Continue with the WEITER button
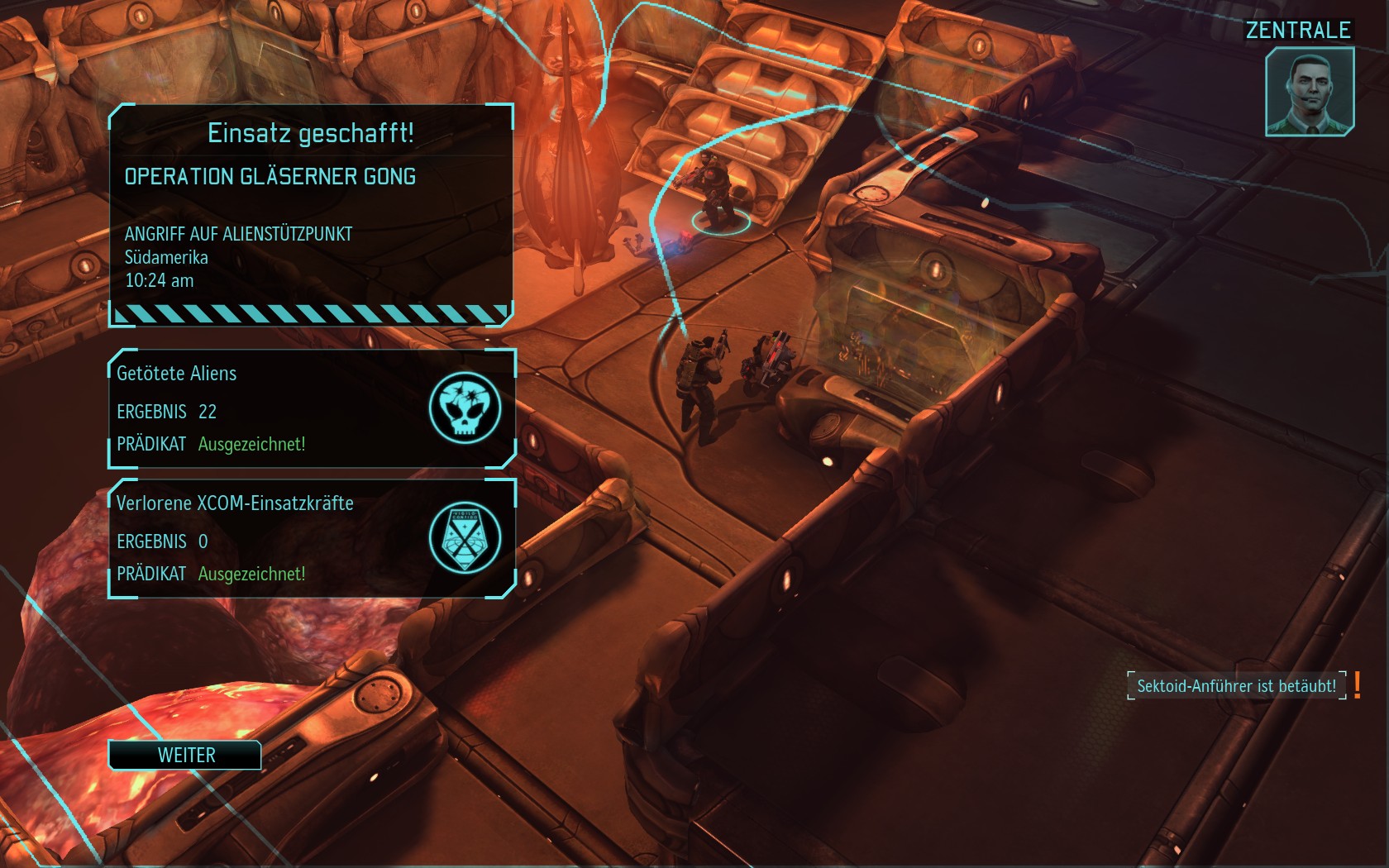 click(185, 755)
